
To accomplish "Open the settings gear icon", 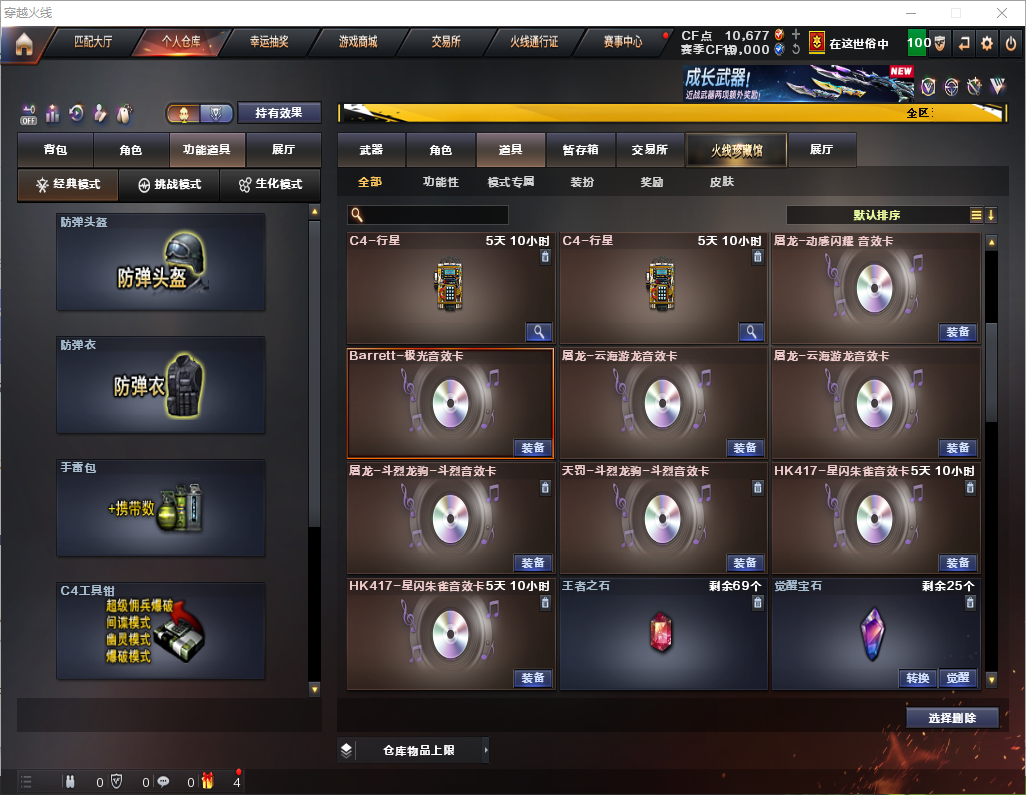I will 987,43.
